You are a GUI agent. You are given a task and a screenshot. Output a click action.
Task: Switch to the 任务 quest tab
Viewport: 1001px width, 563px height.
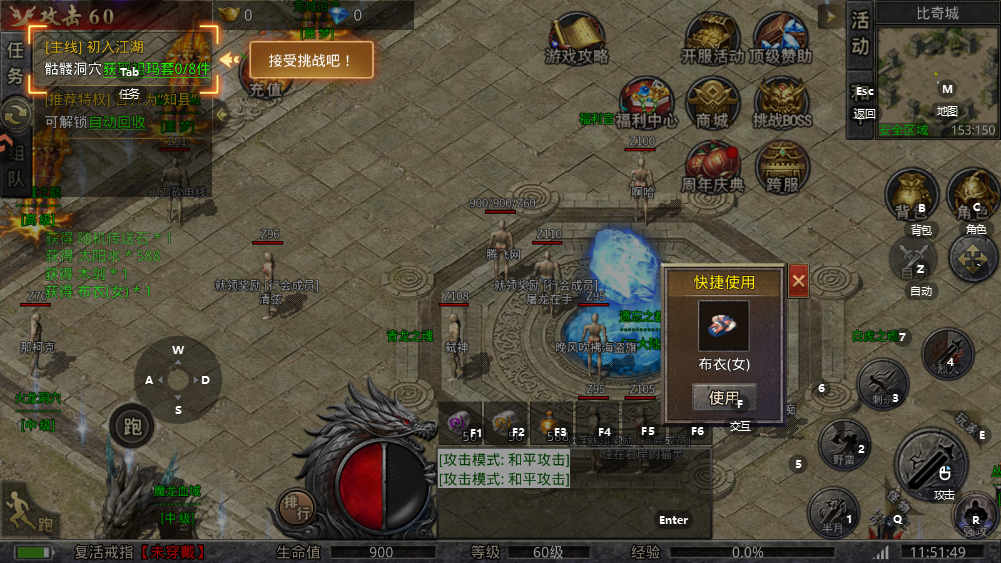(15, 62)
